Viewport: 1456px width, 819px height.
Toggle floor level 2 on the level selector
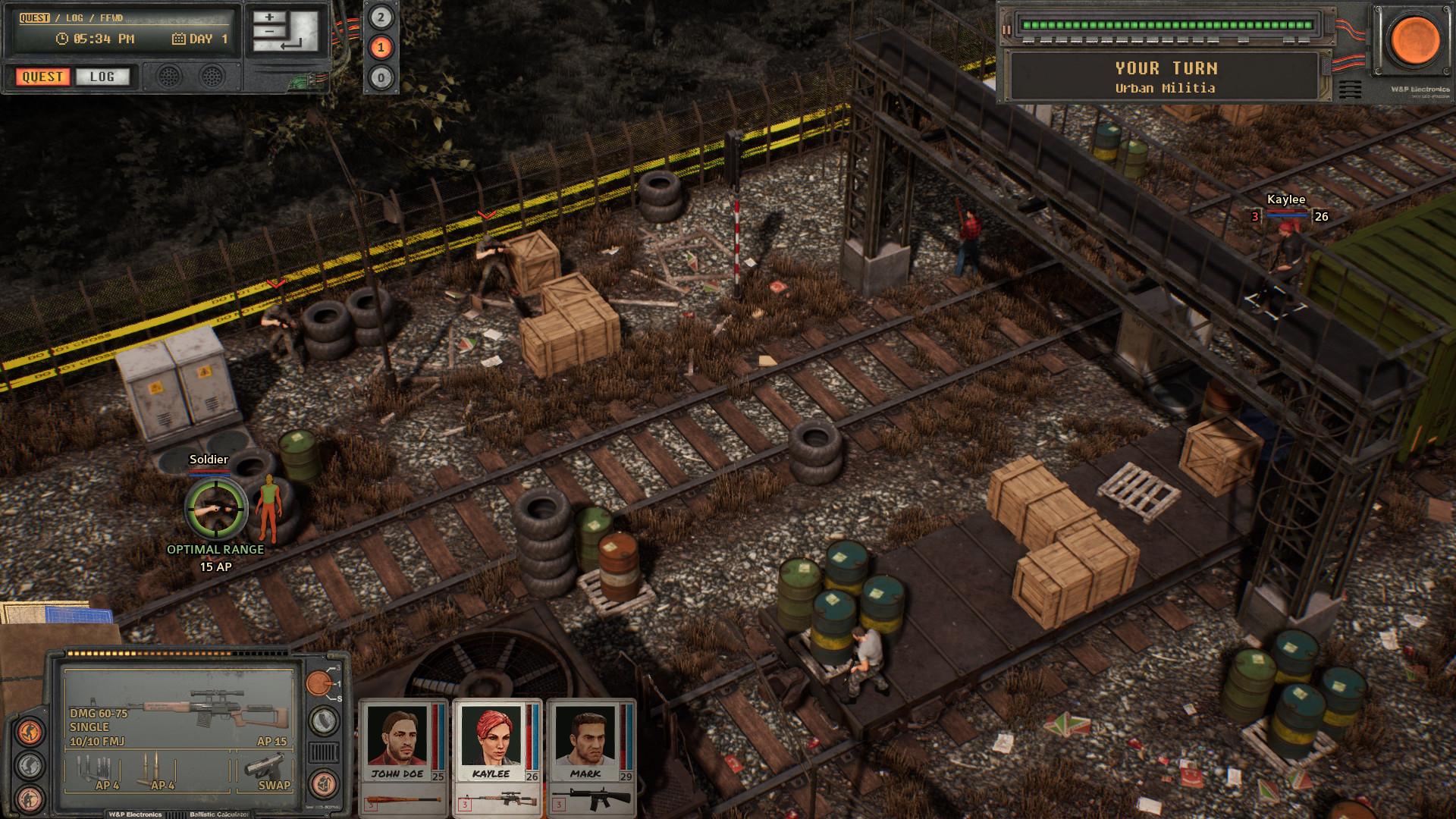380,17
